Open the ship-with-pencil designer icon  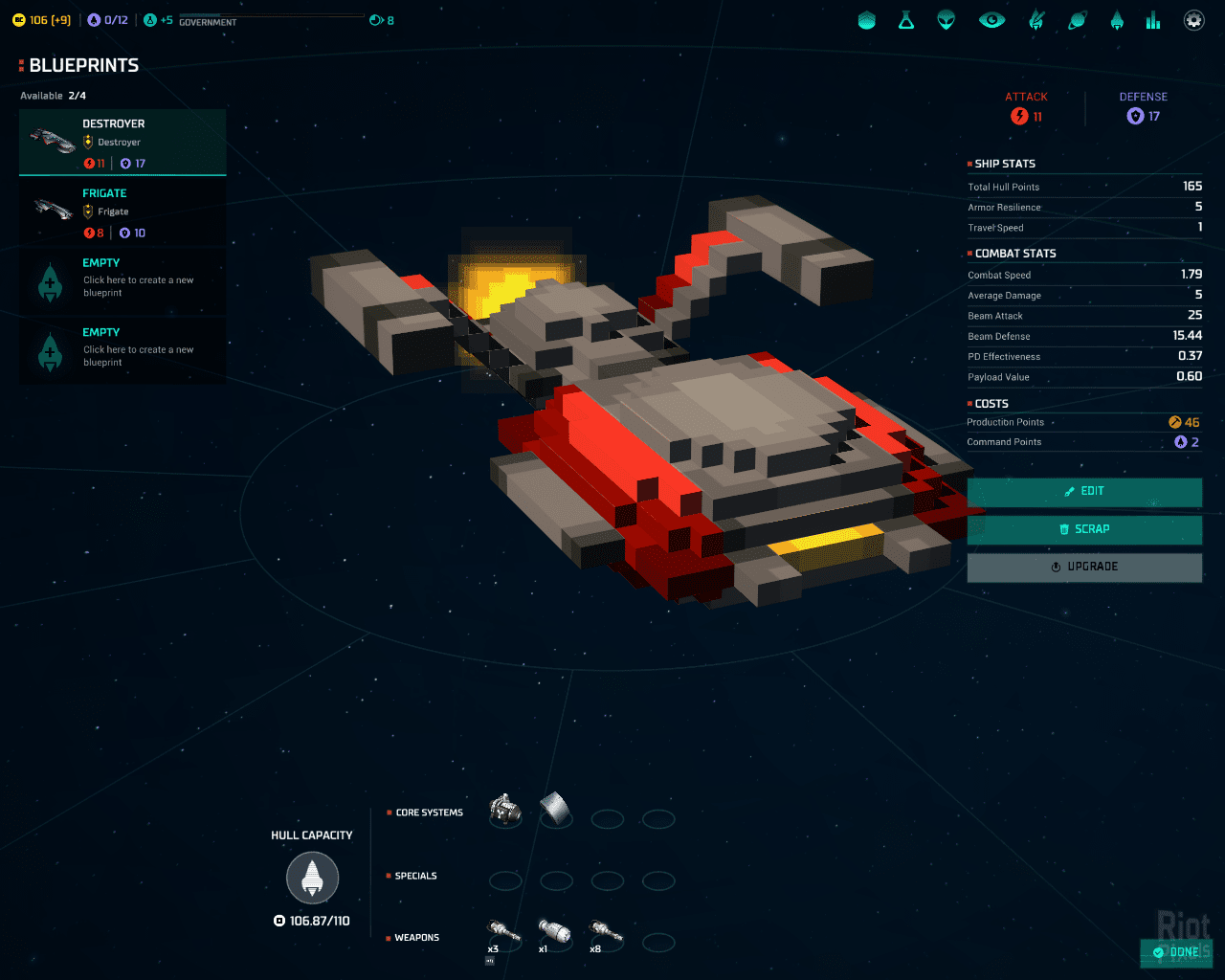(x=1036, y=20)
